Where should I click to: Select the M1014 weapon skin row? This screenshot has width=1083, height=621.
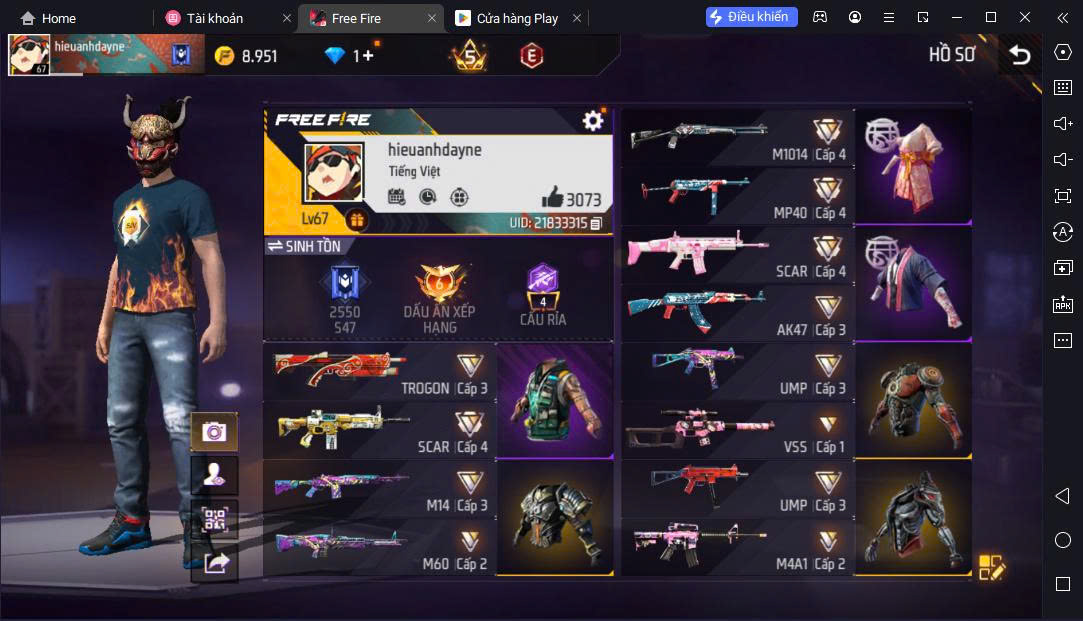(737, 138)
